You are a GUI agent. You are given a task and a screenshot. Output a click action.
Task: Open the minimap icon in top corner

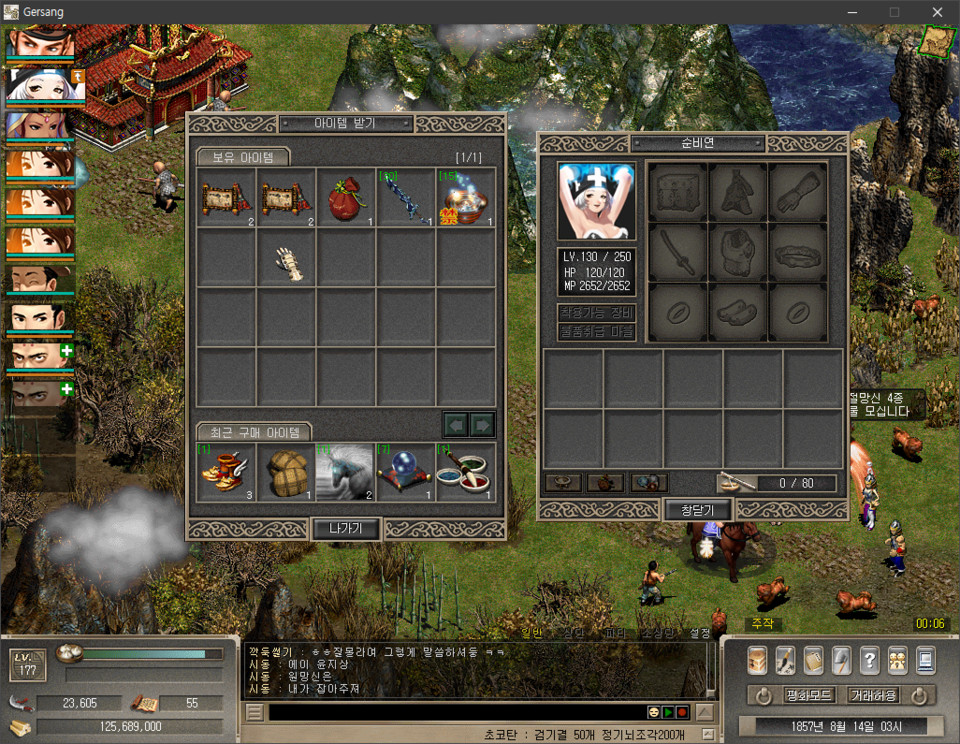click(938, 40)
